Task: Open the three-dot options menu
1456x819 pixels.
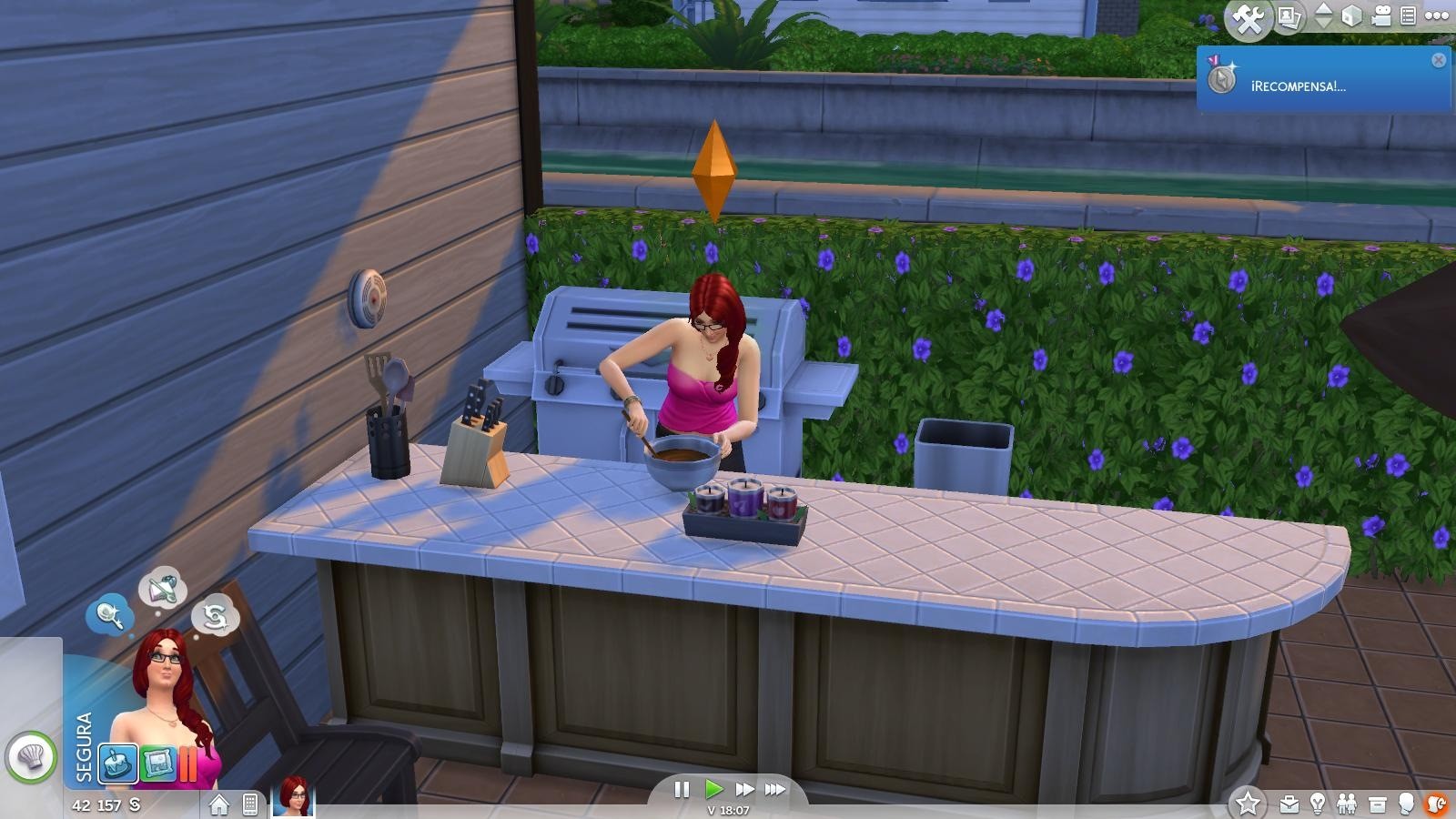Action: click(x=1436, y=15)
